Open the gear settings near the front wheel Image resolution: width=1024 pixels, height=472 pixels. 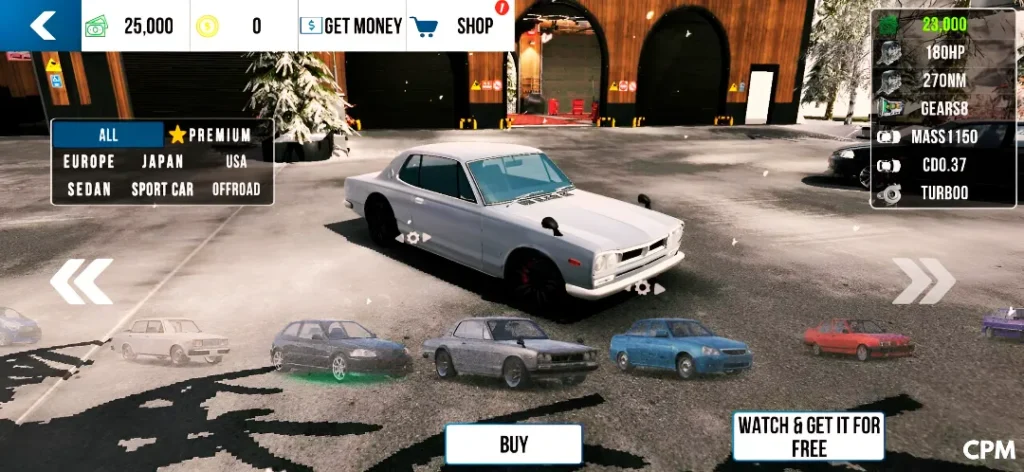(x=643, y=288)
